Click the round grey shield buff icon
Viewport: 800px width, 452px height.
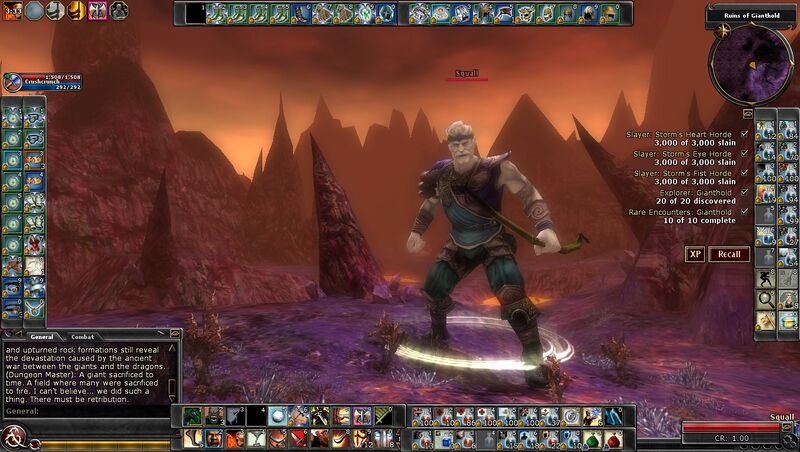point(35,11)
